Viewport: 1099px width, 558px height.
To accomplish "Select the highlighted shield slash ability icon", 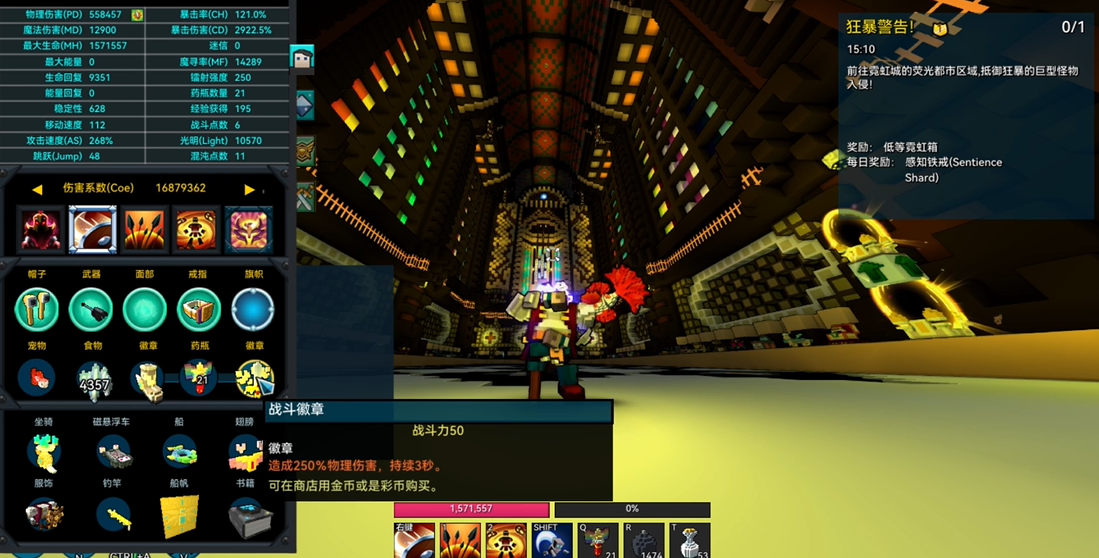I will pyautogui.click(x=93, y=230).
